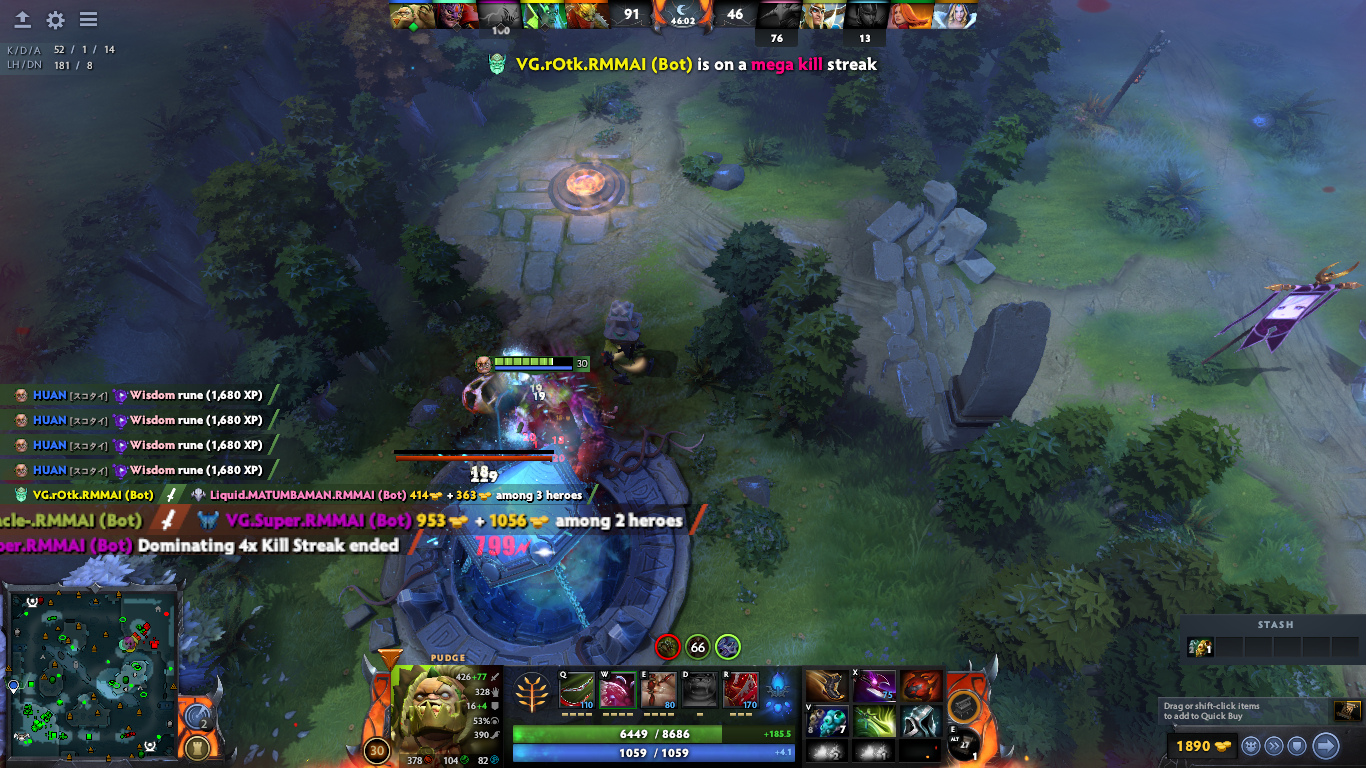
Task: Inspect the red-circled debuff icon
Action: pyautogui.click(x=668, y=648)
